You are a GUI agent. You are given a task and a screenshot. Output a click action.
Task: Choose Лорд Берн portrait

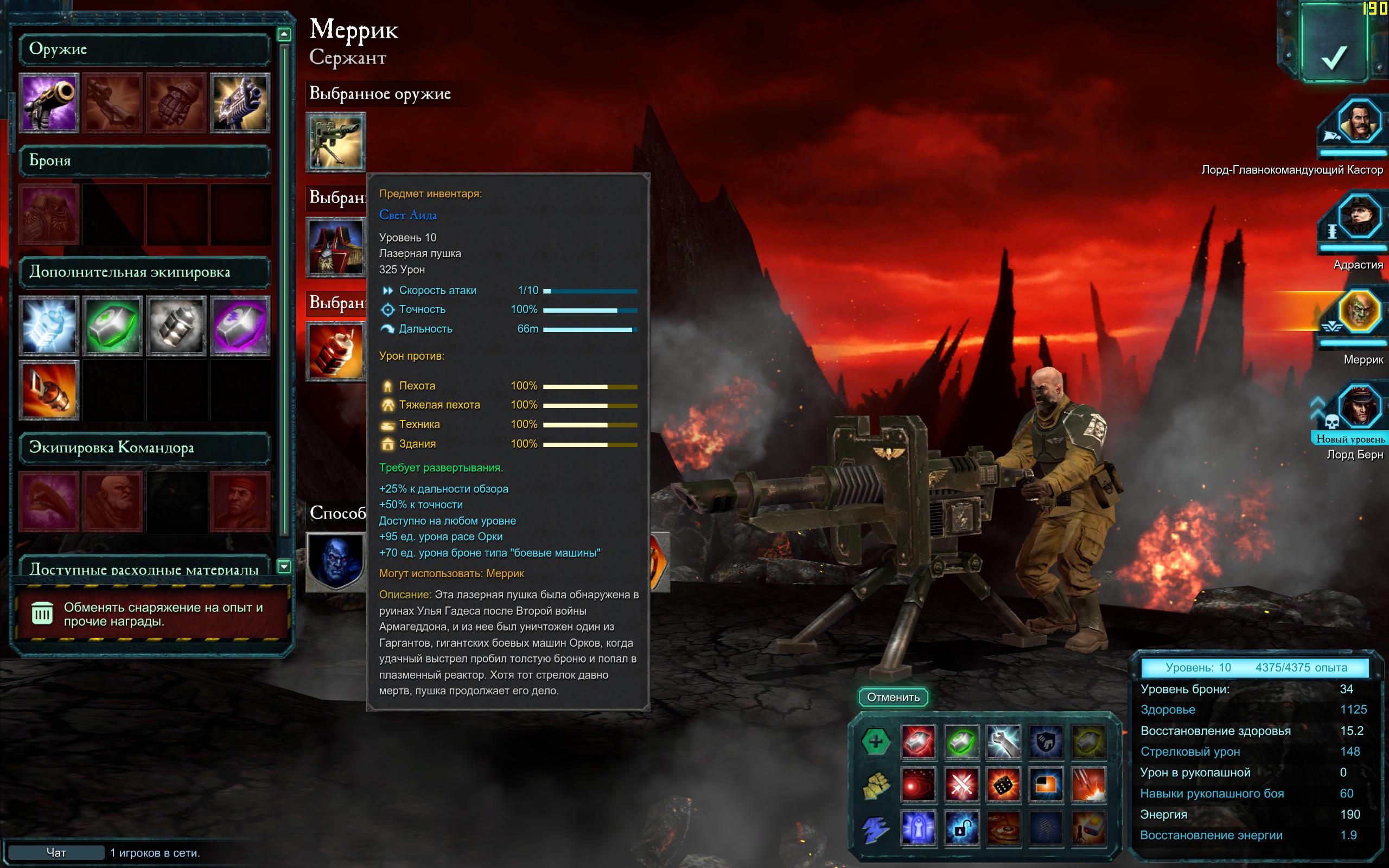pos(1359,406)
